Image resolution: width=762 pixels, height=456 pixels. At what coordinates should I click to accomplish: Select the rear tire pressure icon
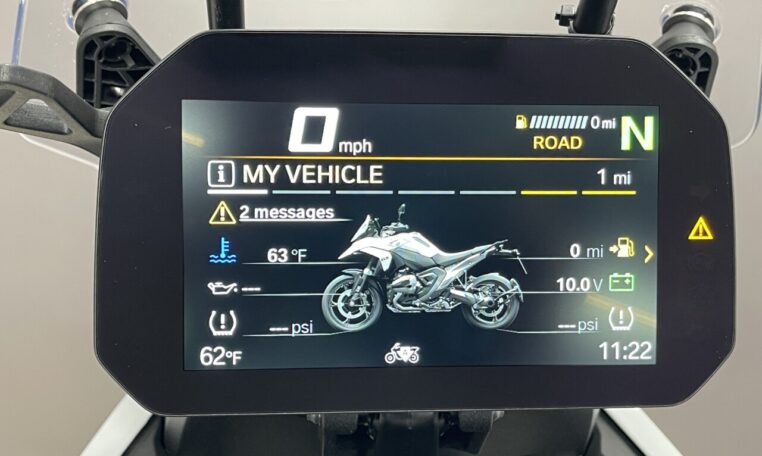click(622, 320)
